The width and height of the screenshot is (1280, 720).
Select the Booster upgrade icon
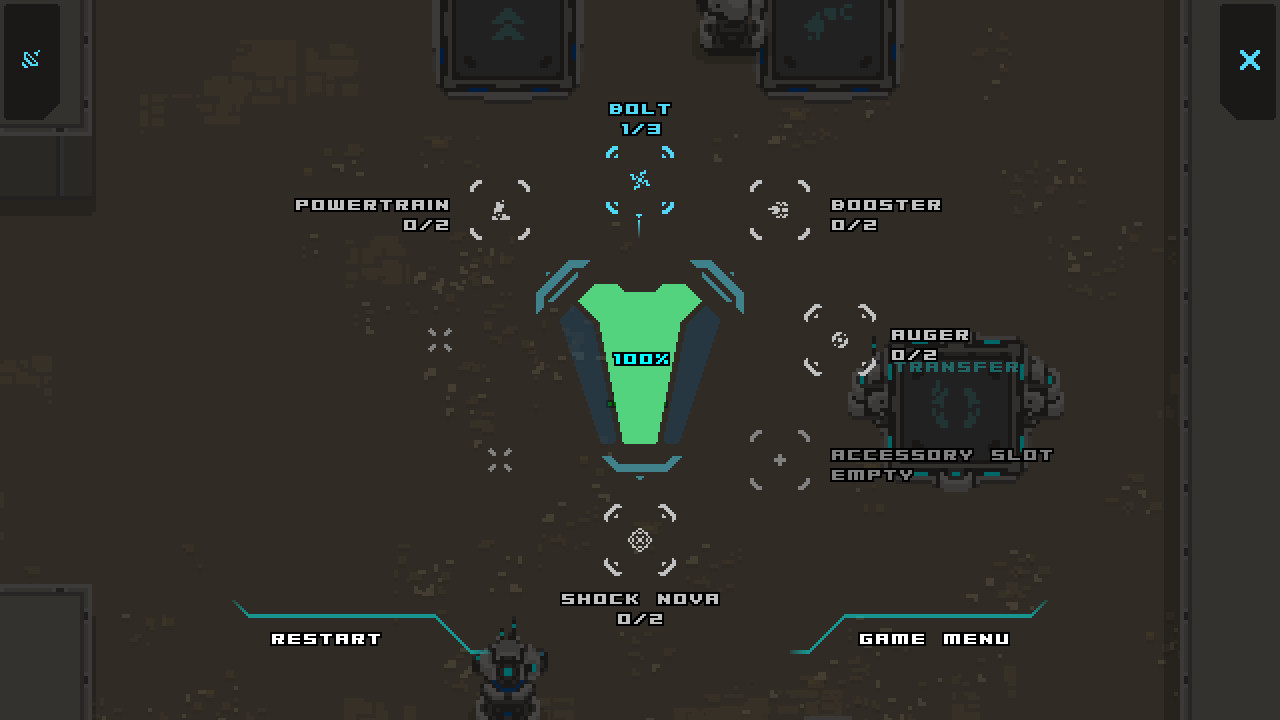tap(780, 210)
